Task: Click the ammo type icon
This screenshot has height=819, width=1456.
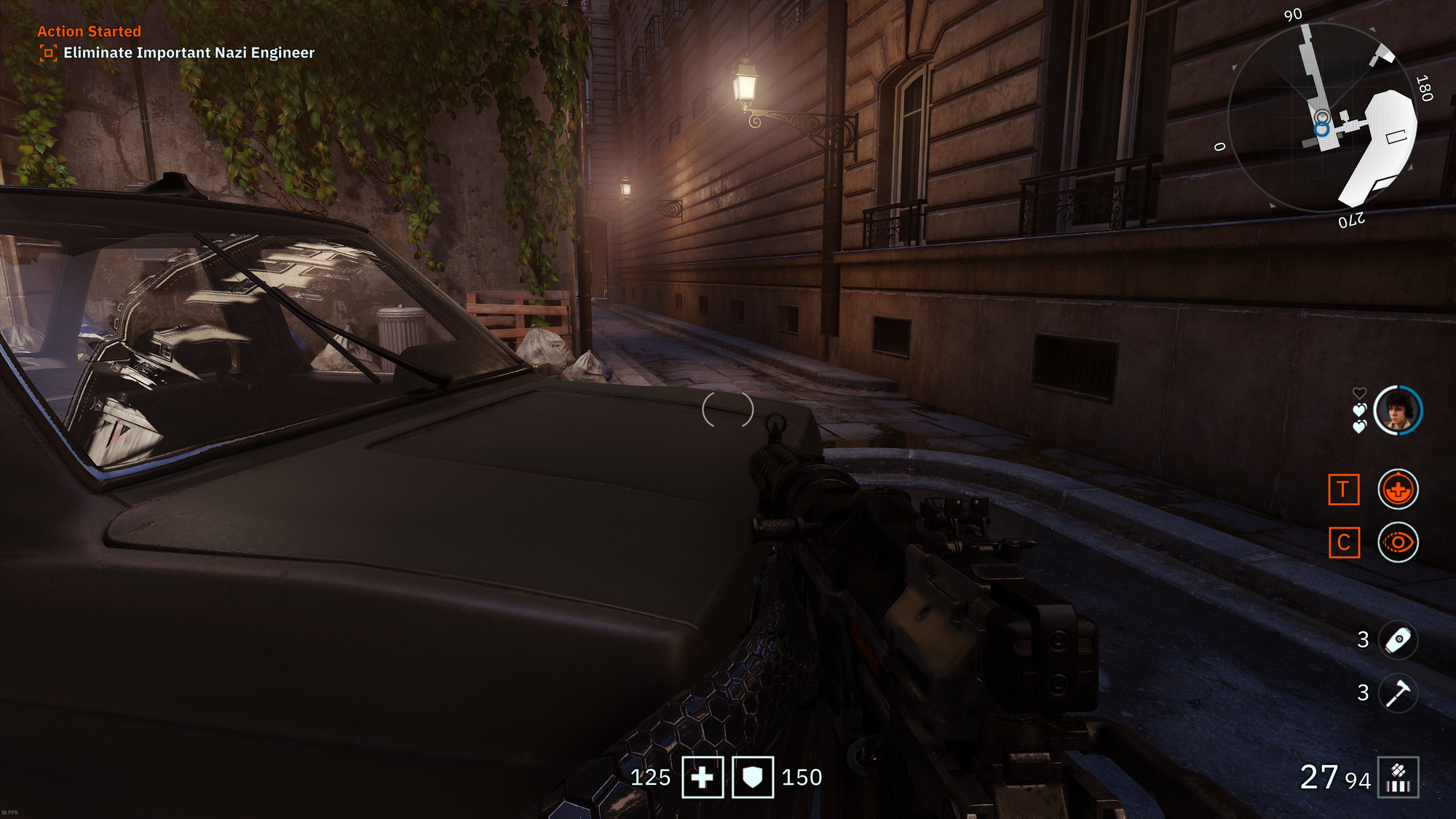Action: pyautogui.click(x=1398, y=778)
